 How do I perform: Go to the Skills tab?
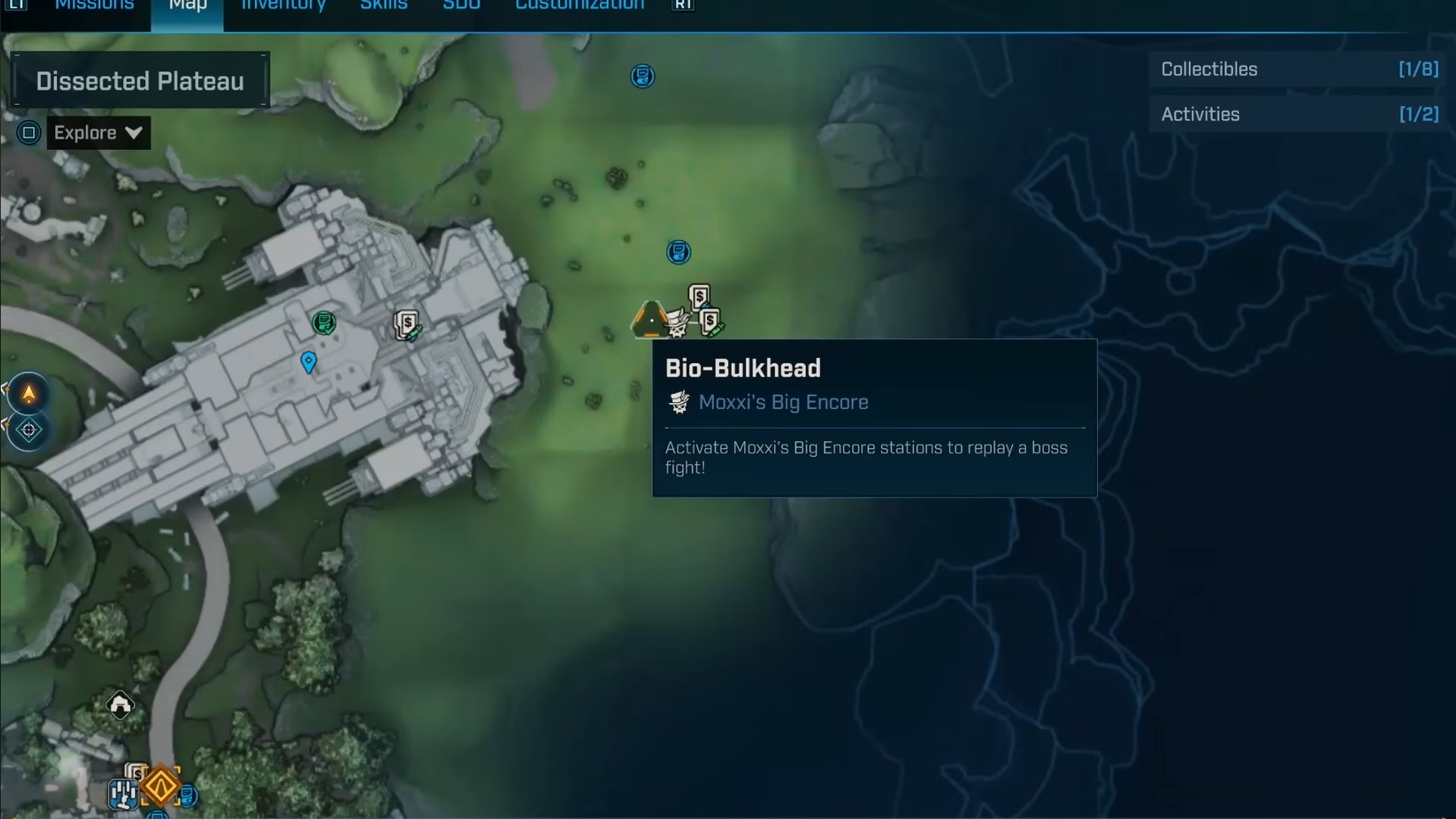383,6
